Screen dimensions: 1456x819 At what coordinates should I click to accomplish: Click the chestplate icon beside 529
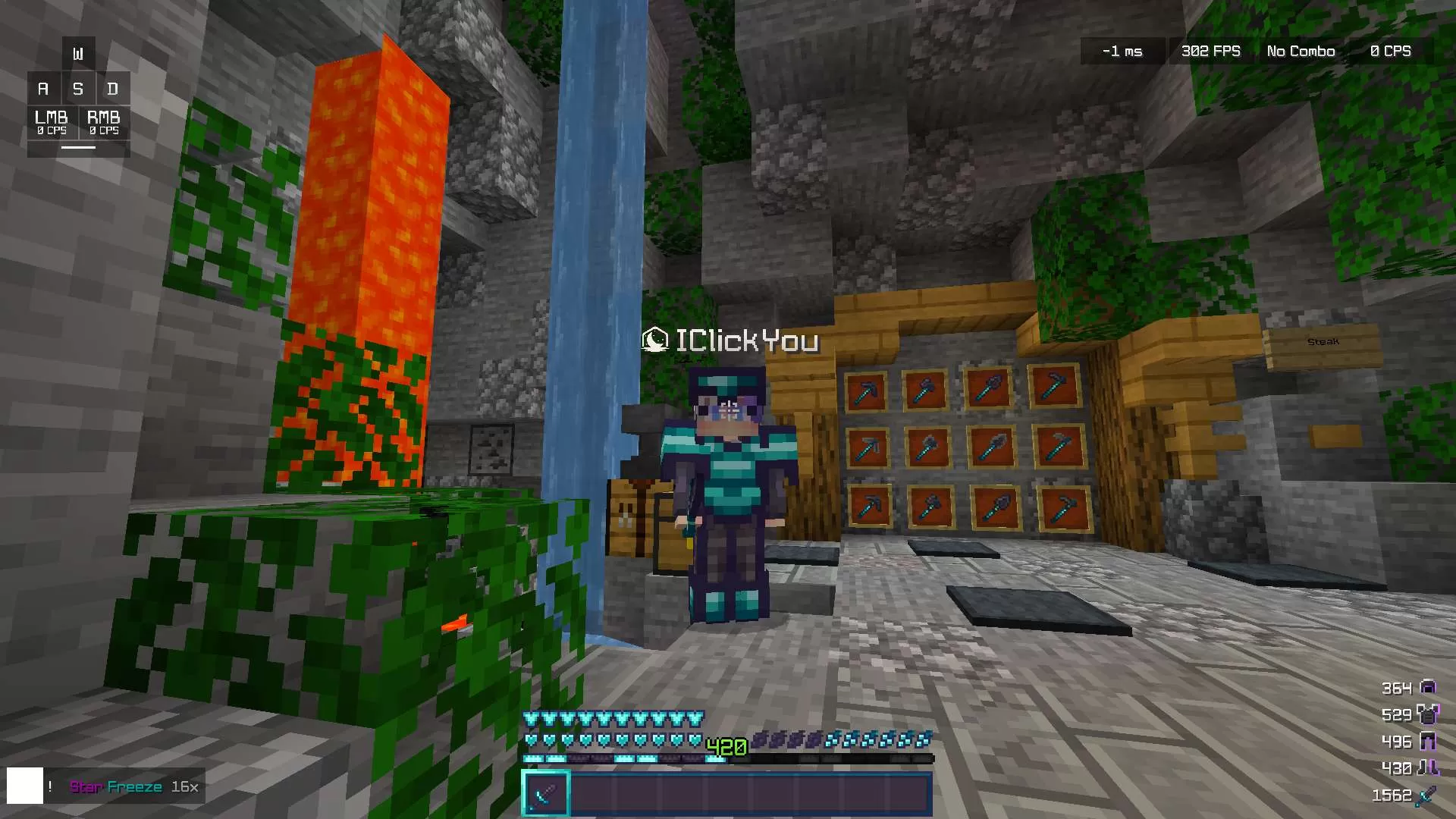(1427, 715)
